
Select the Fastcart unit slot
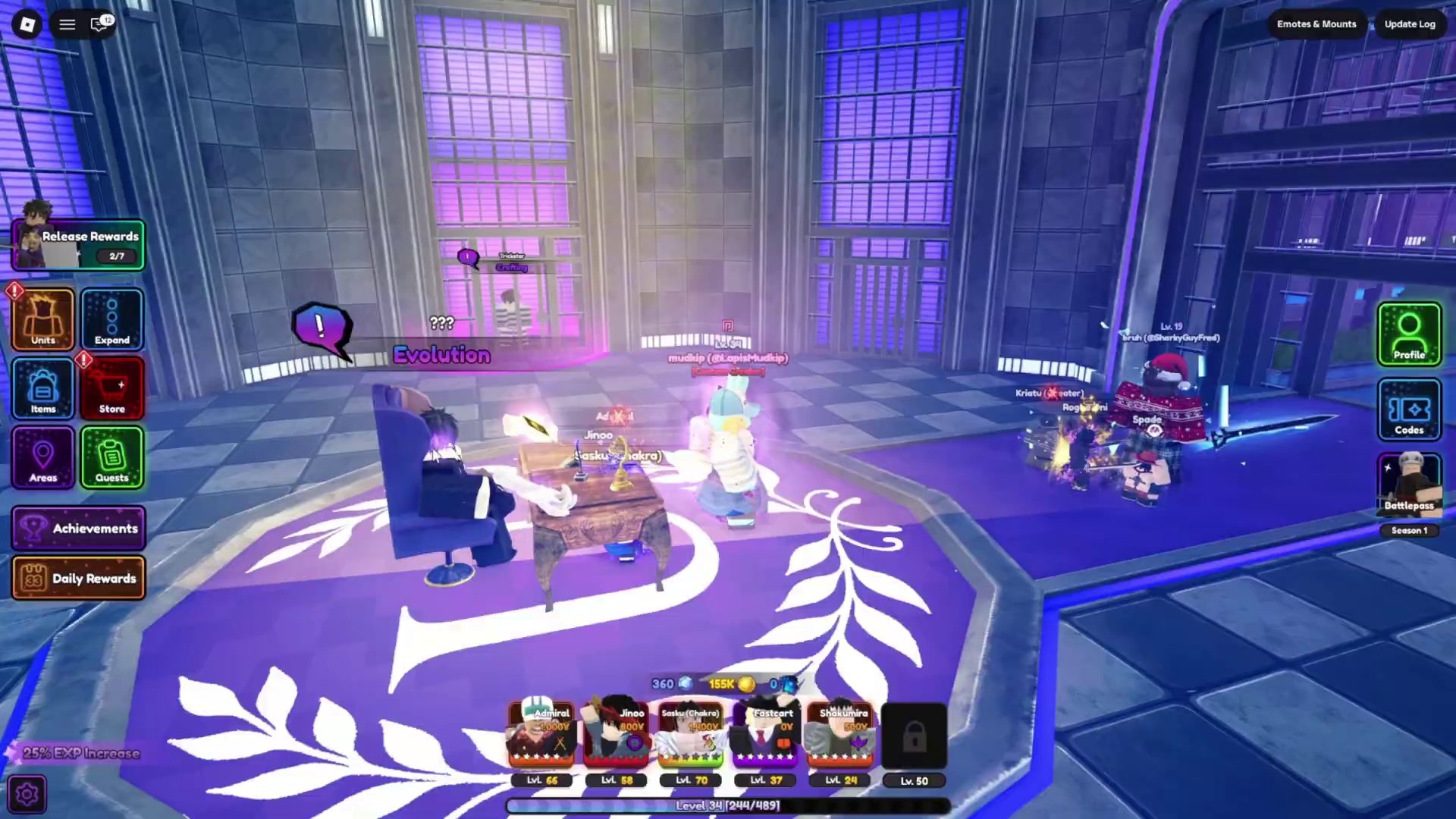765,736
